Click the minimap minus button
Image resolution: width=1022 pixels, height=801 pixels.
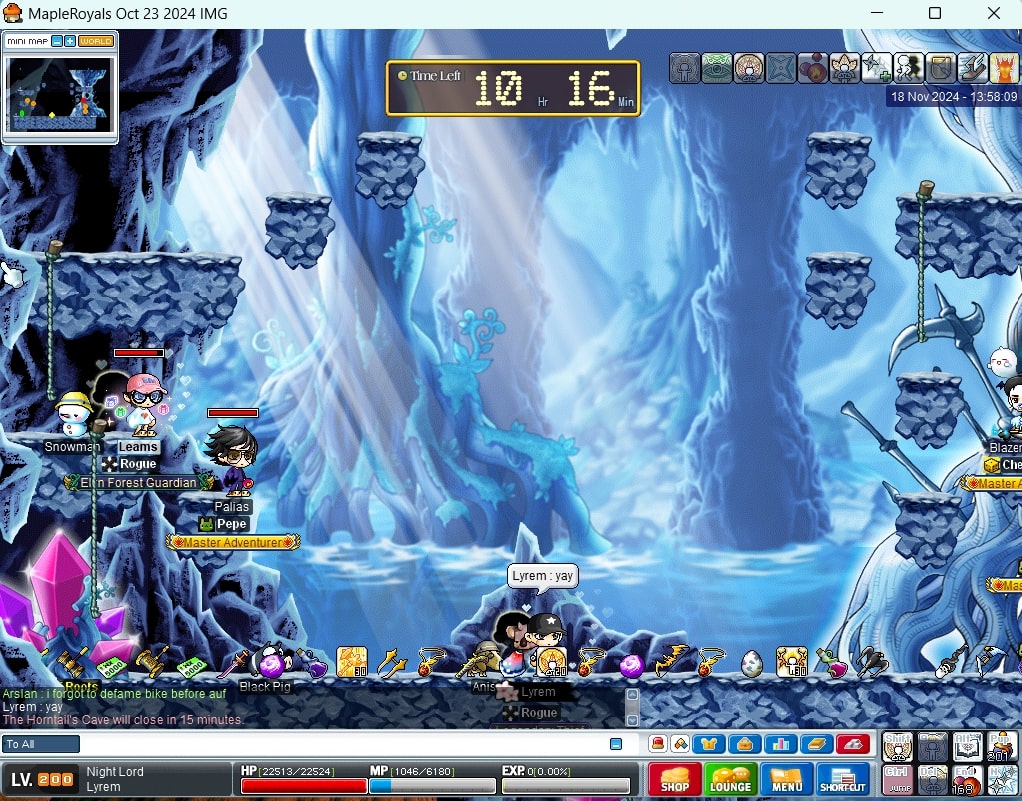point(57,41)
